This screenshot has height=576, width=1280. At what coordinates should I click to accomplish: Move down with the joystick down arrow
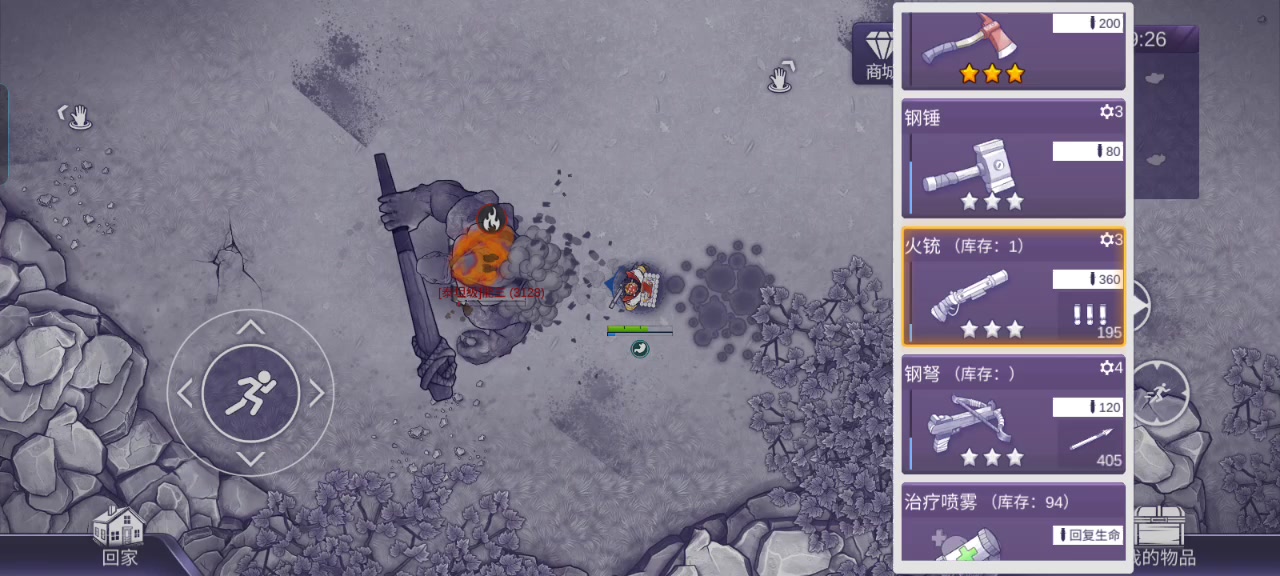(250, 458)
